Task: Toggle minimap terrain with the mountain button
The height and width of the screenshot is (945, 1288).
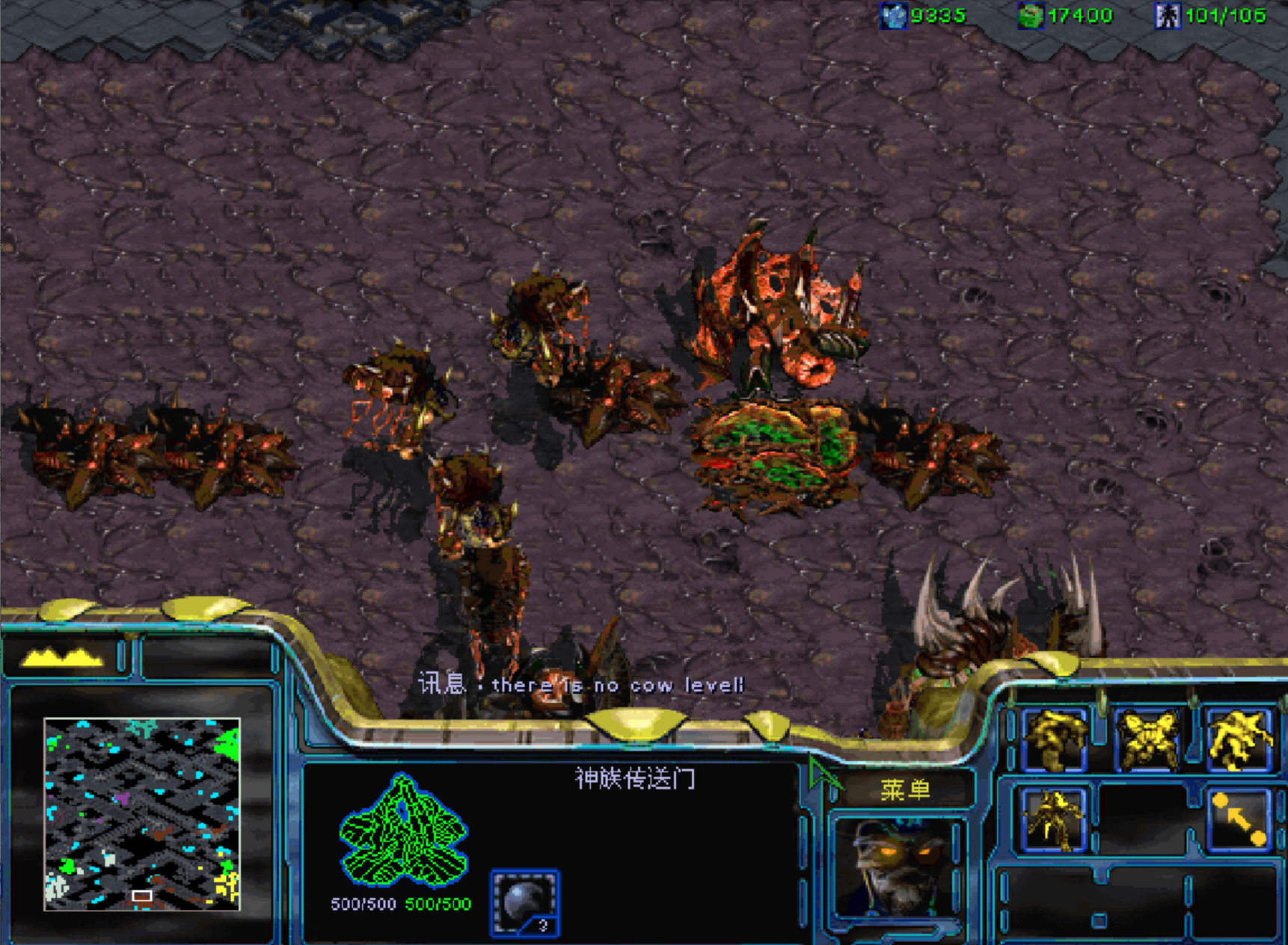Action: [x=64, y=657]
